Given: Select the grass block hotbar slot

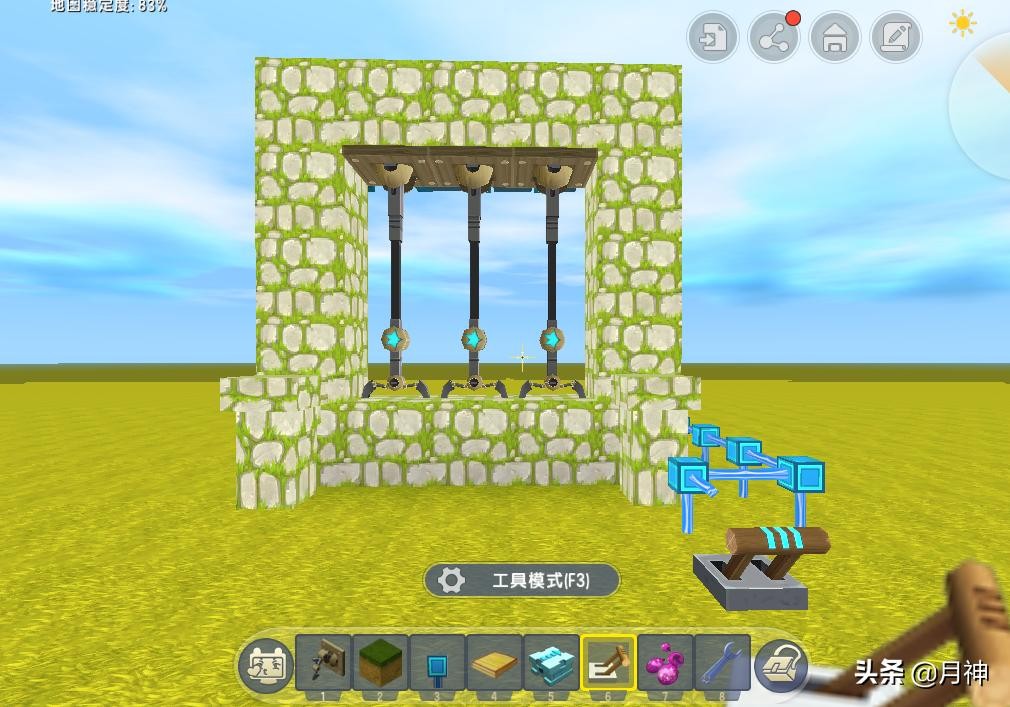Looking at the screenshot, I should pos(380,662).
